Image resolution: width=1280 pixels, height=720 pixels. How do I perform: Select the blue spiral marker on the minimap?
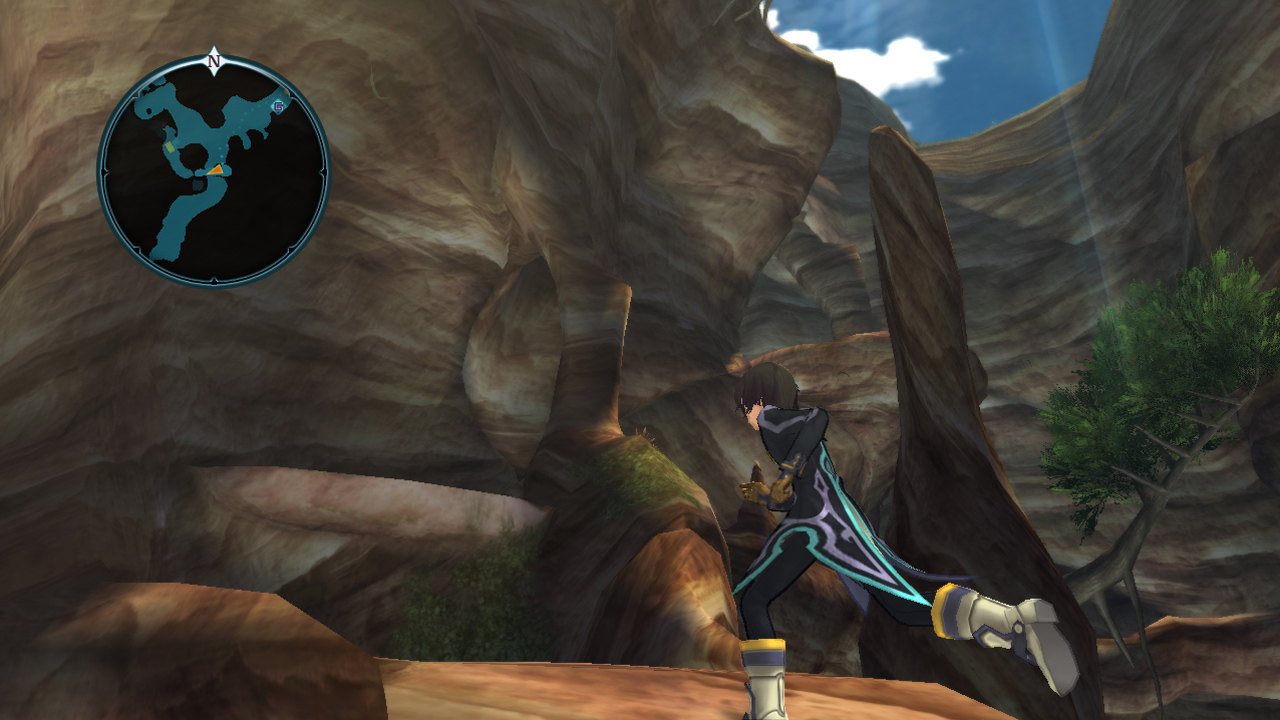click(278, 106)
